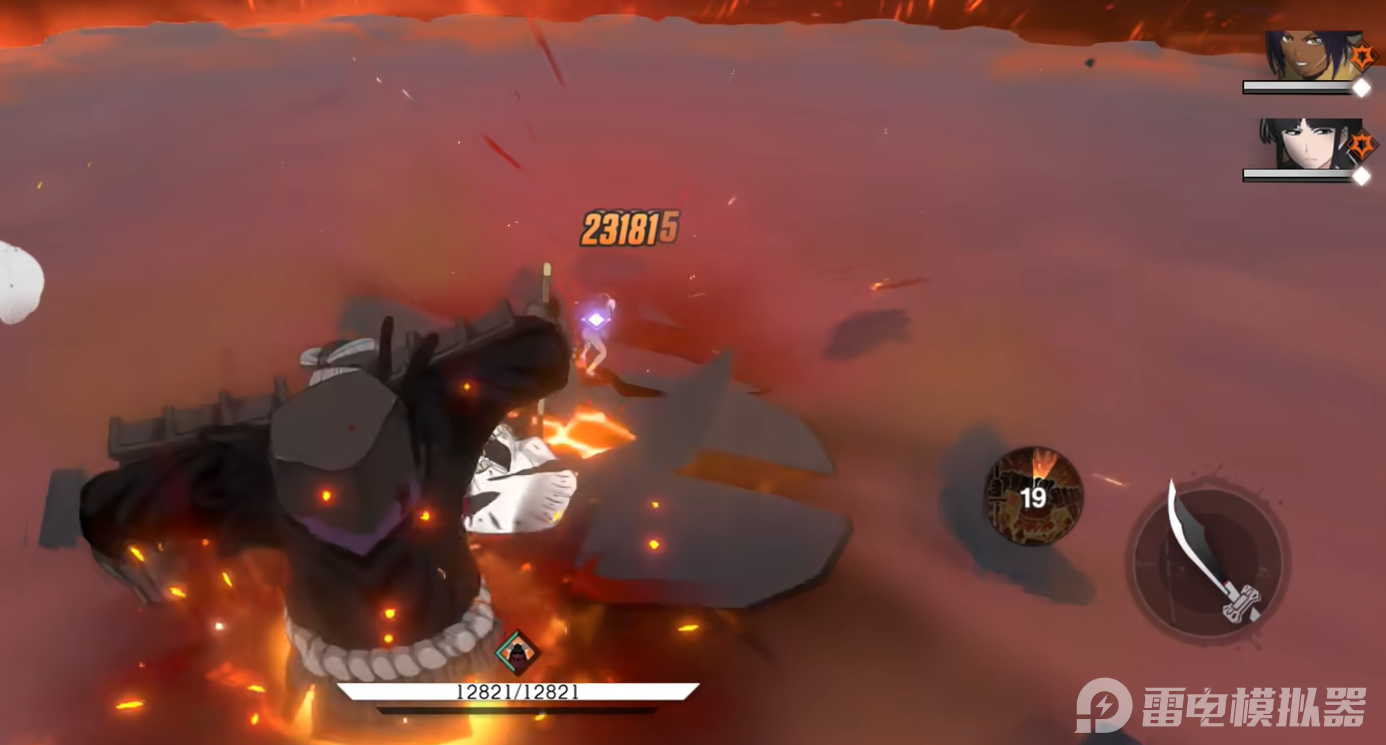The image size is (1386, 745).
Task: Switch to the pale black-haired character portrait
Action: point(1305,144)
